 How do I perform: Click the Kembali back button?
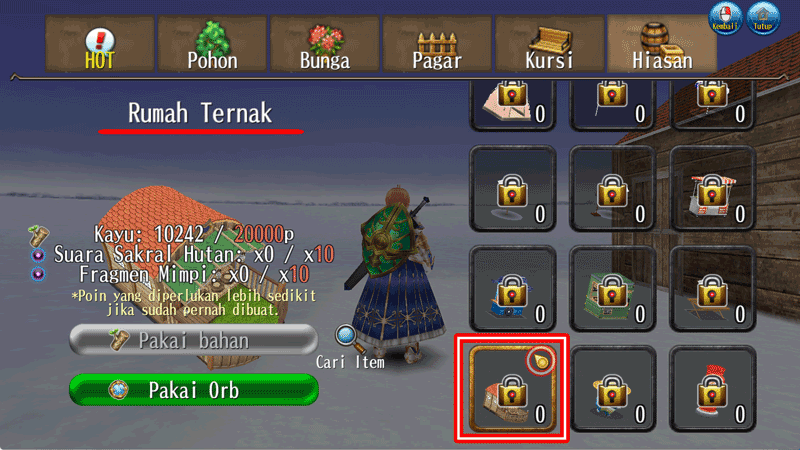pyautogui.click(x=724, y=18)
